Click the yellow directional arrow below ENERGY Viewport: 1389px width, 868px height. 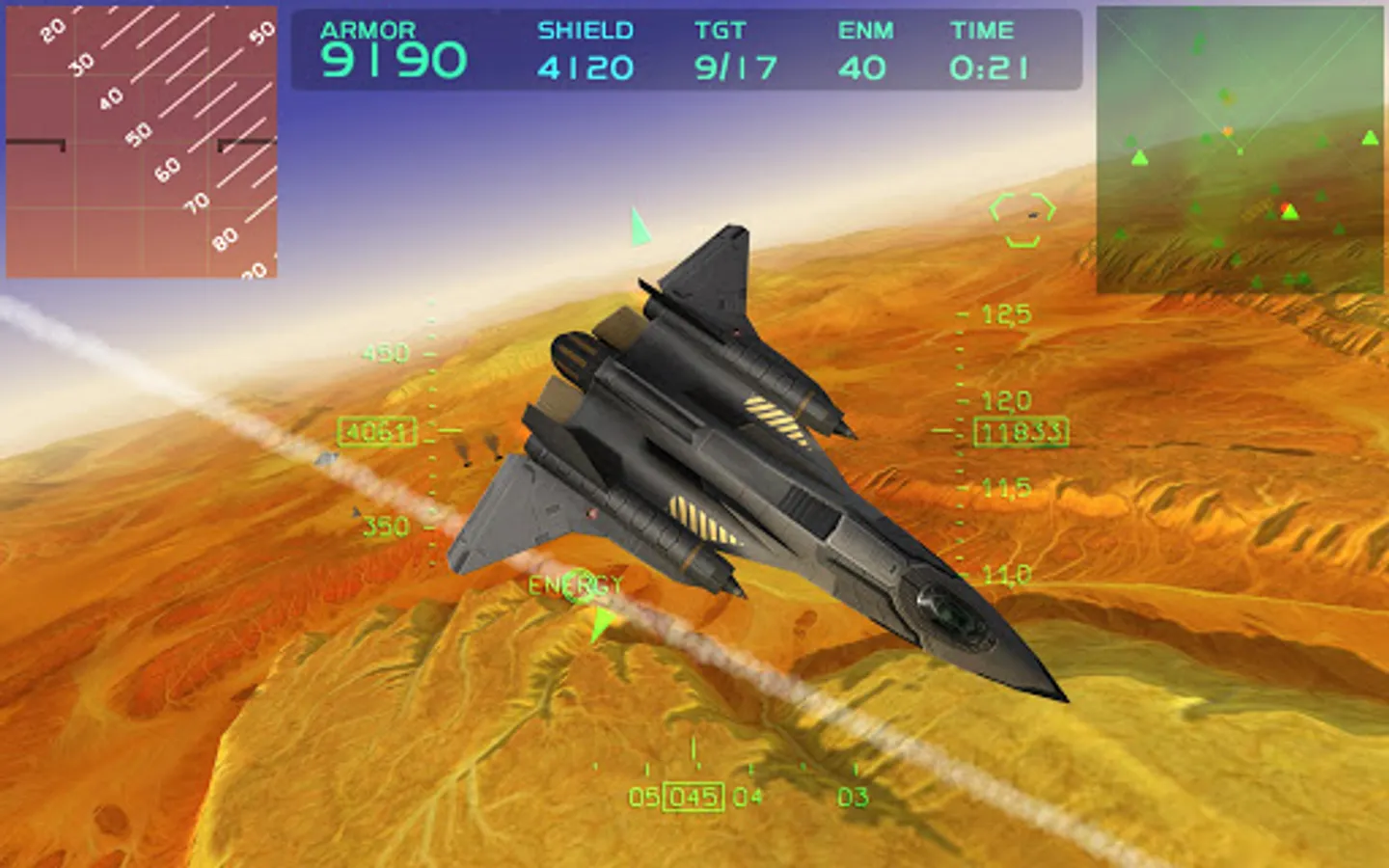[600, 621]
